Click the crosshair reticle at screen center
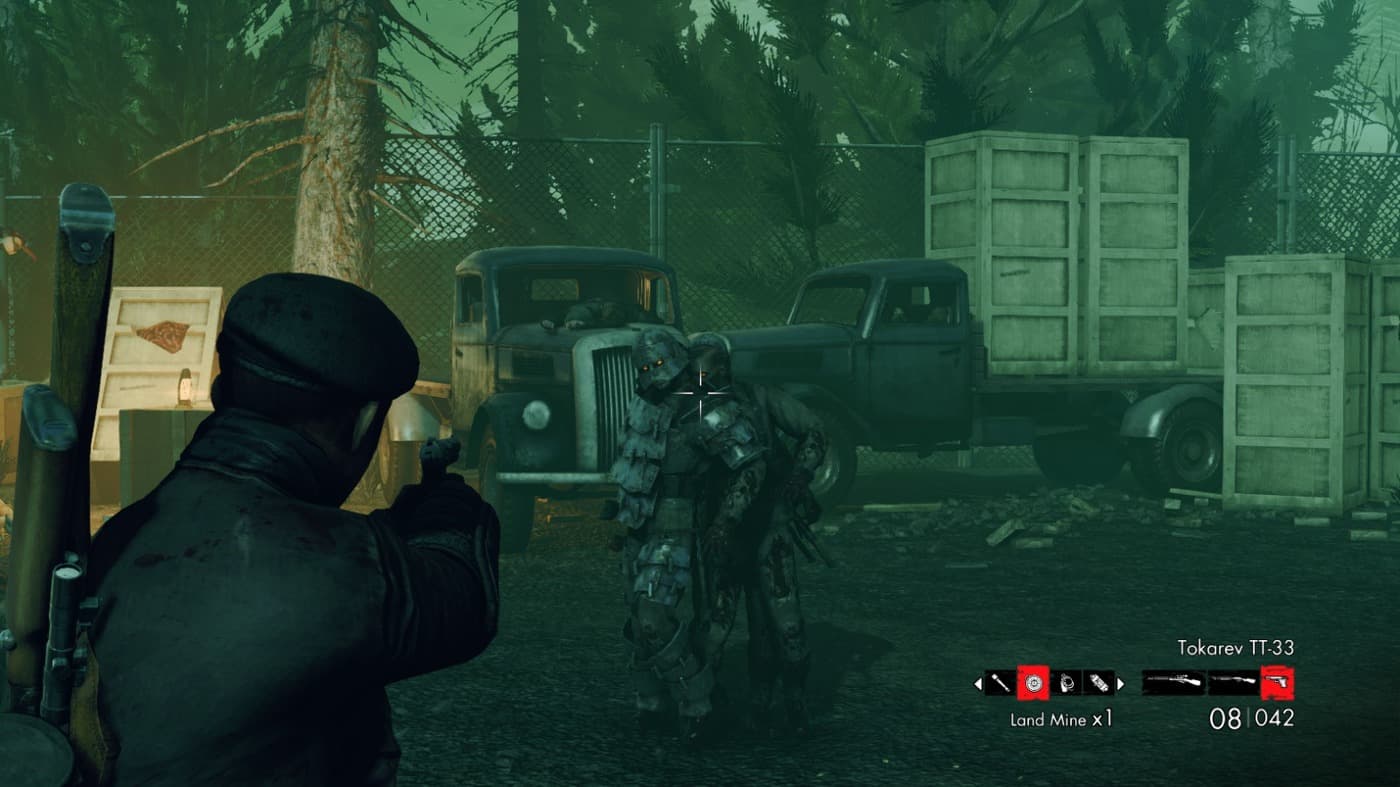 700,394
